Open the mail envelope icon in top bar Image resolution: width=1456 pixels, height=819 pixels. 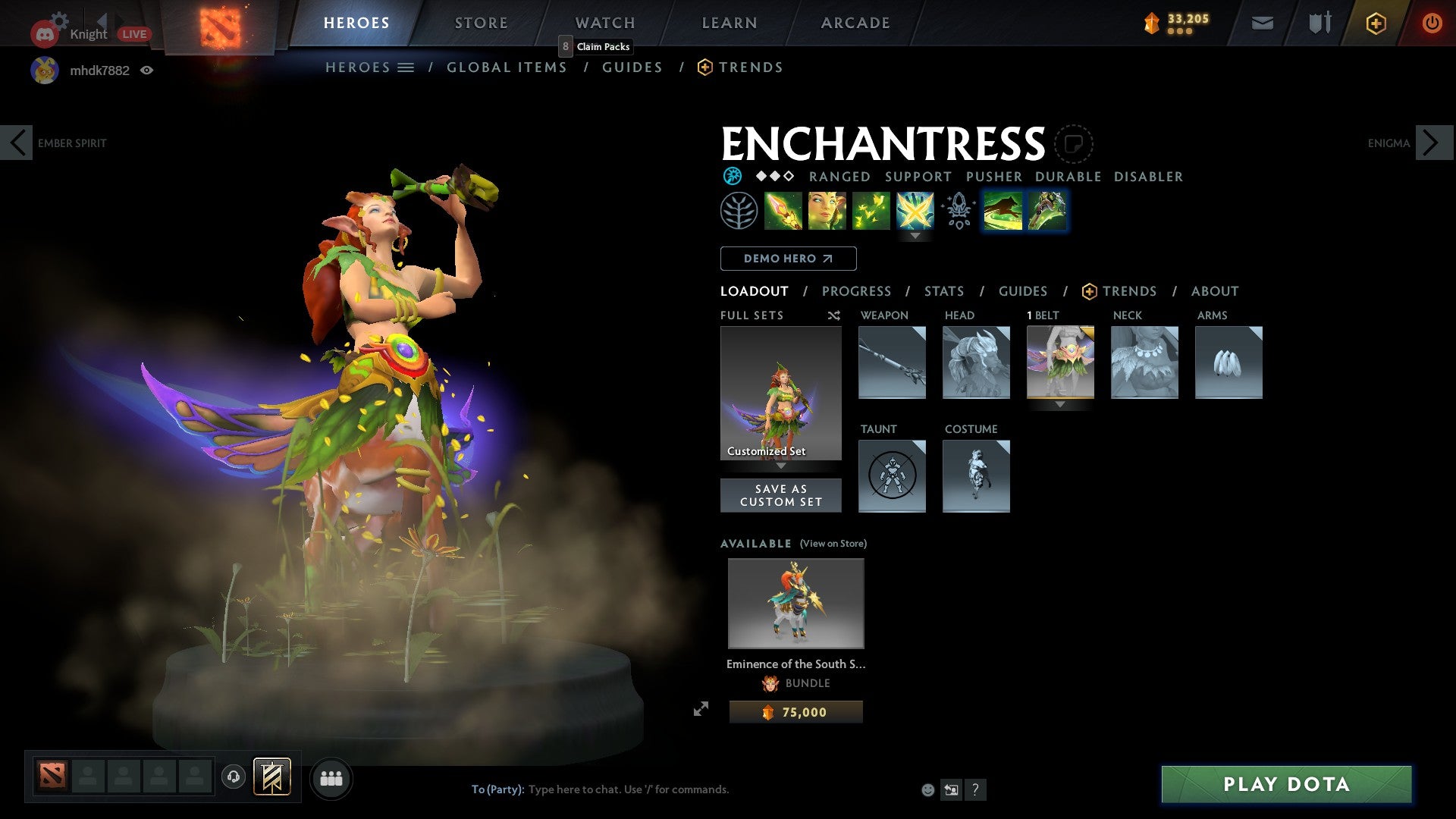[x=1262, y=23]
